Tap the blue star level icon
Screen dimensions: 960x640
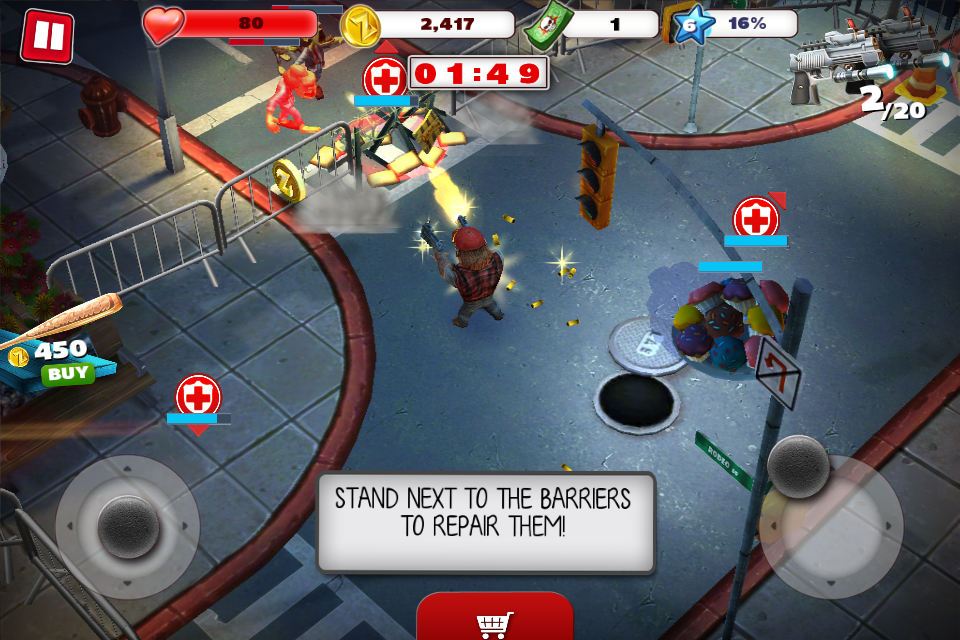[x=688, y=25]
